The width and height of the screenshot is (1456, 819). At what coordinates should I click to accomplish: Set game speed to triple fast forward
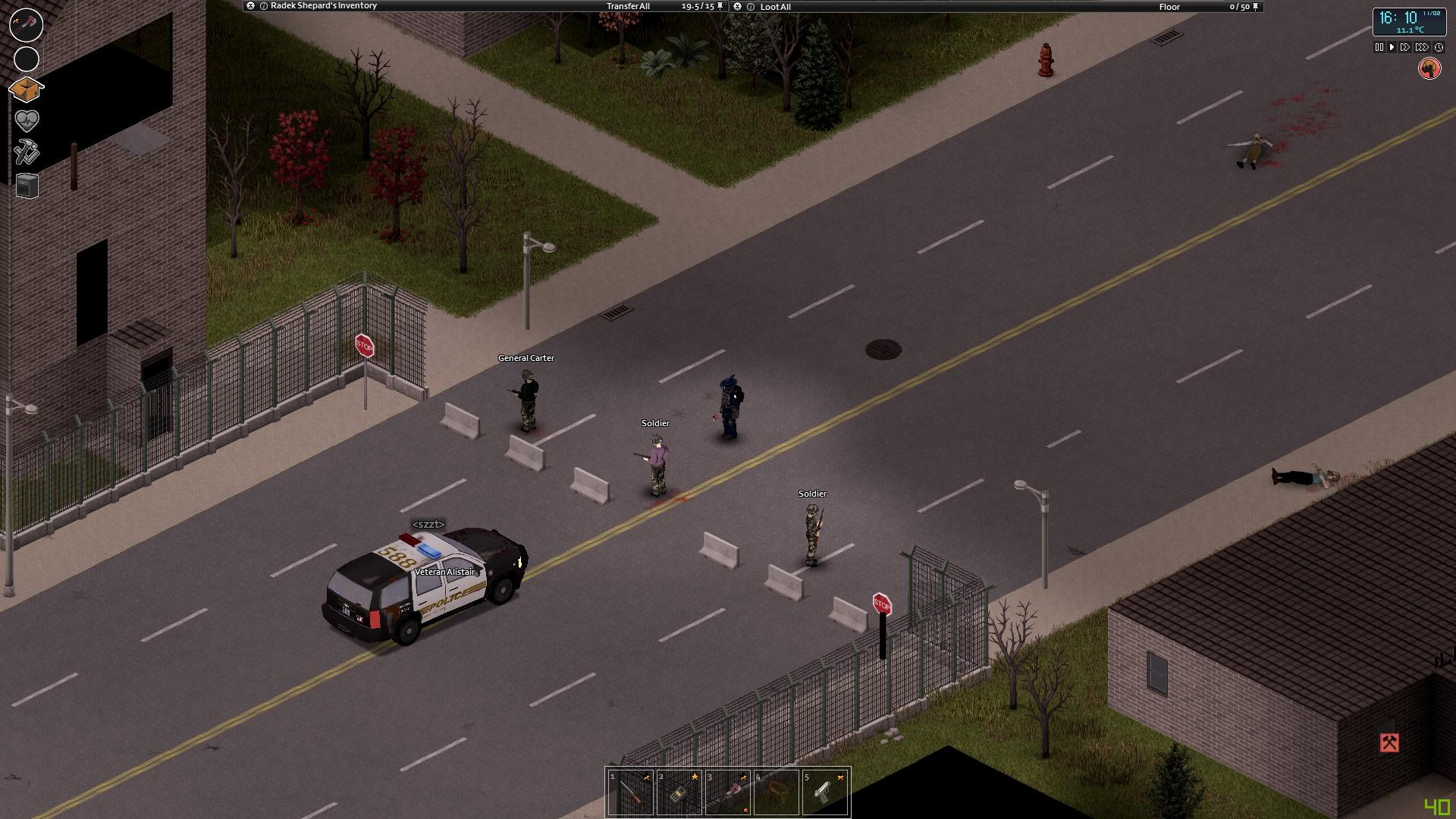click(x=1422, y=47)
